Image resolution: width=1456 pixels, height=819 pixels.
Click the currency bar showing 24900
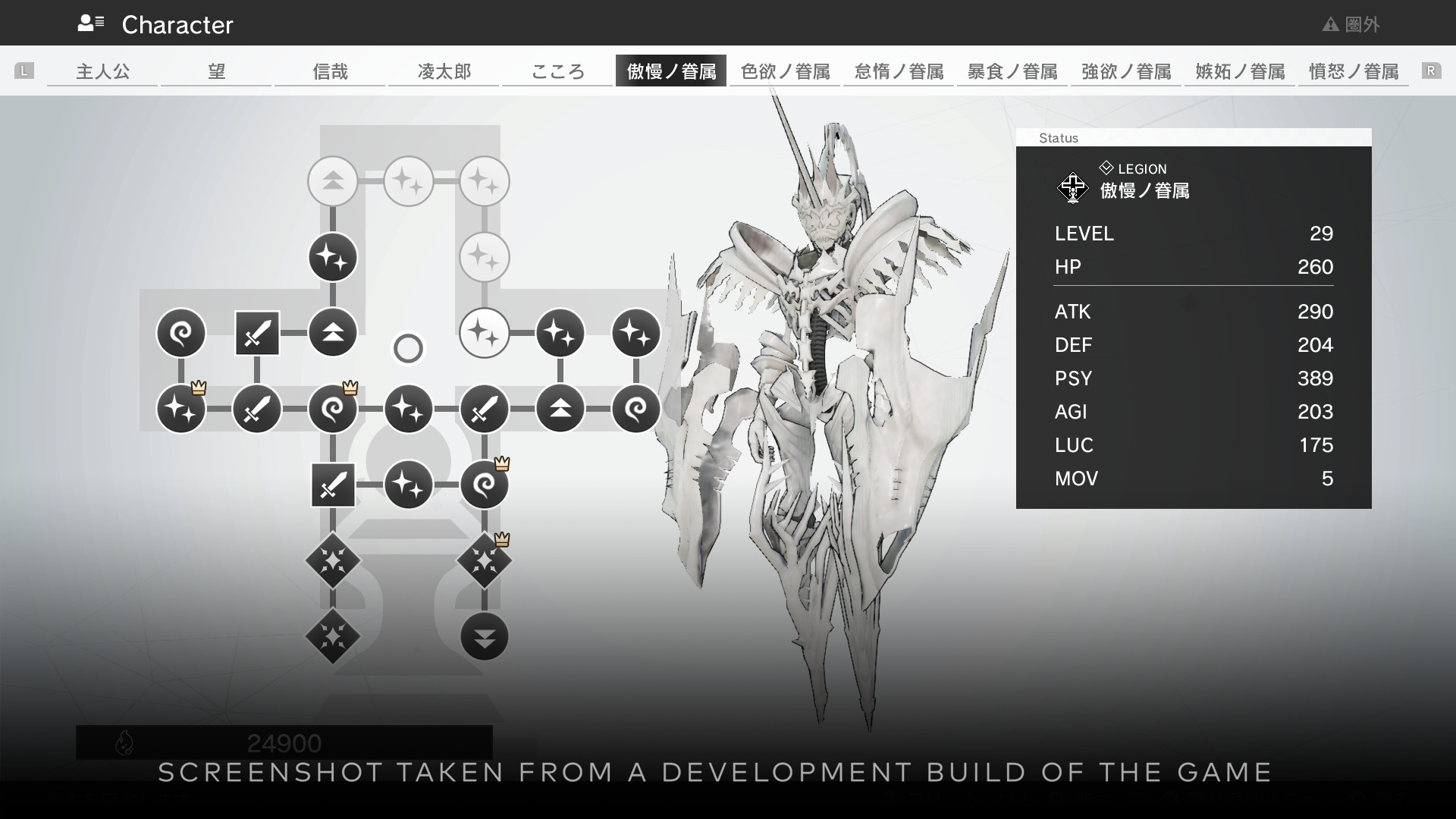pyautogui.click(x=284, y=743)
